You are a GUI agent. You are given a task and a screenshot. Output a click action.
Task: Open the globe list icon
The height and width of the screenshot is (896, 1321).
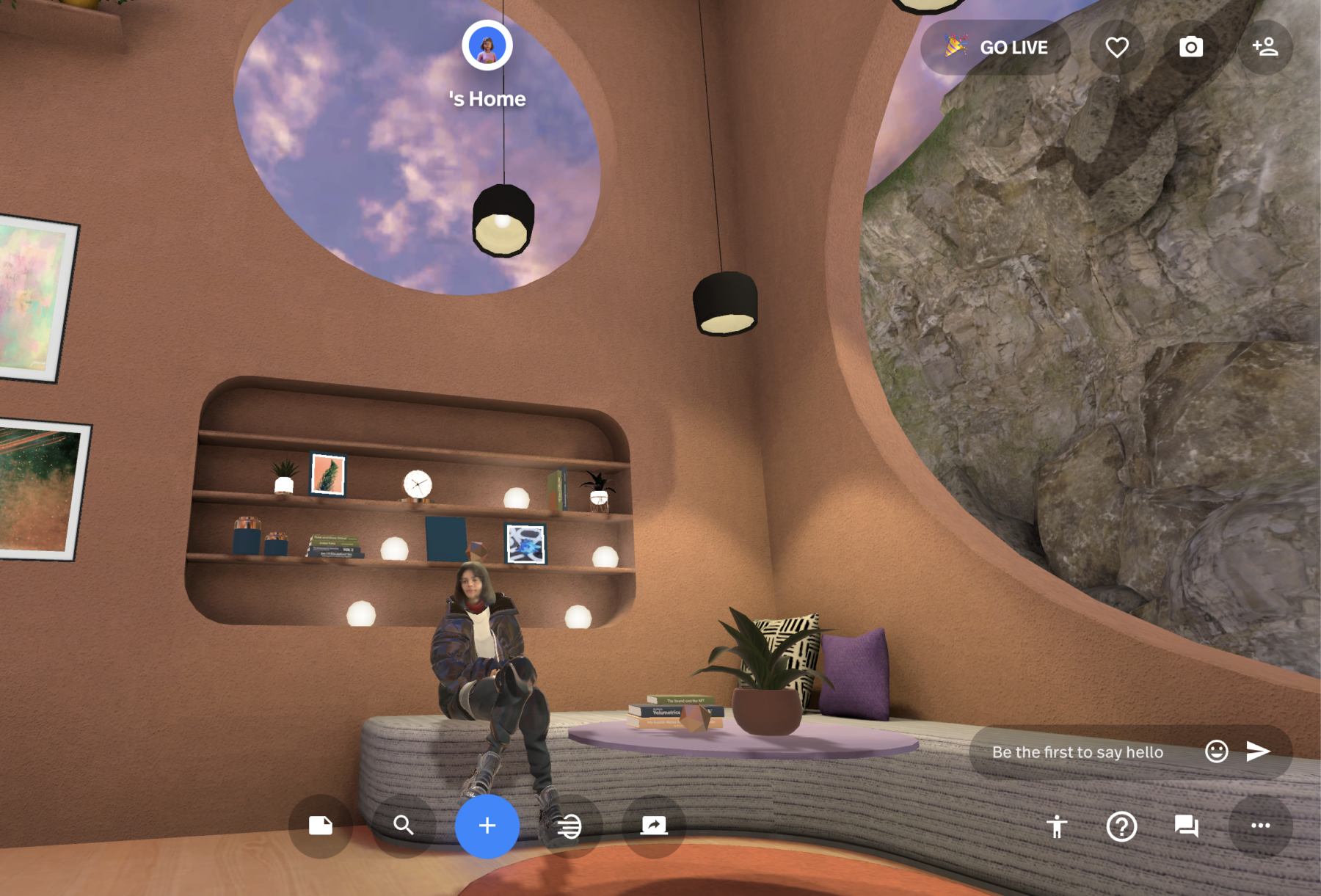pos(569,826)
